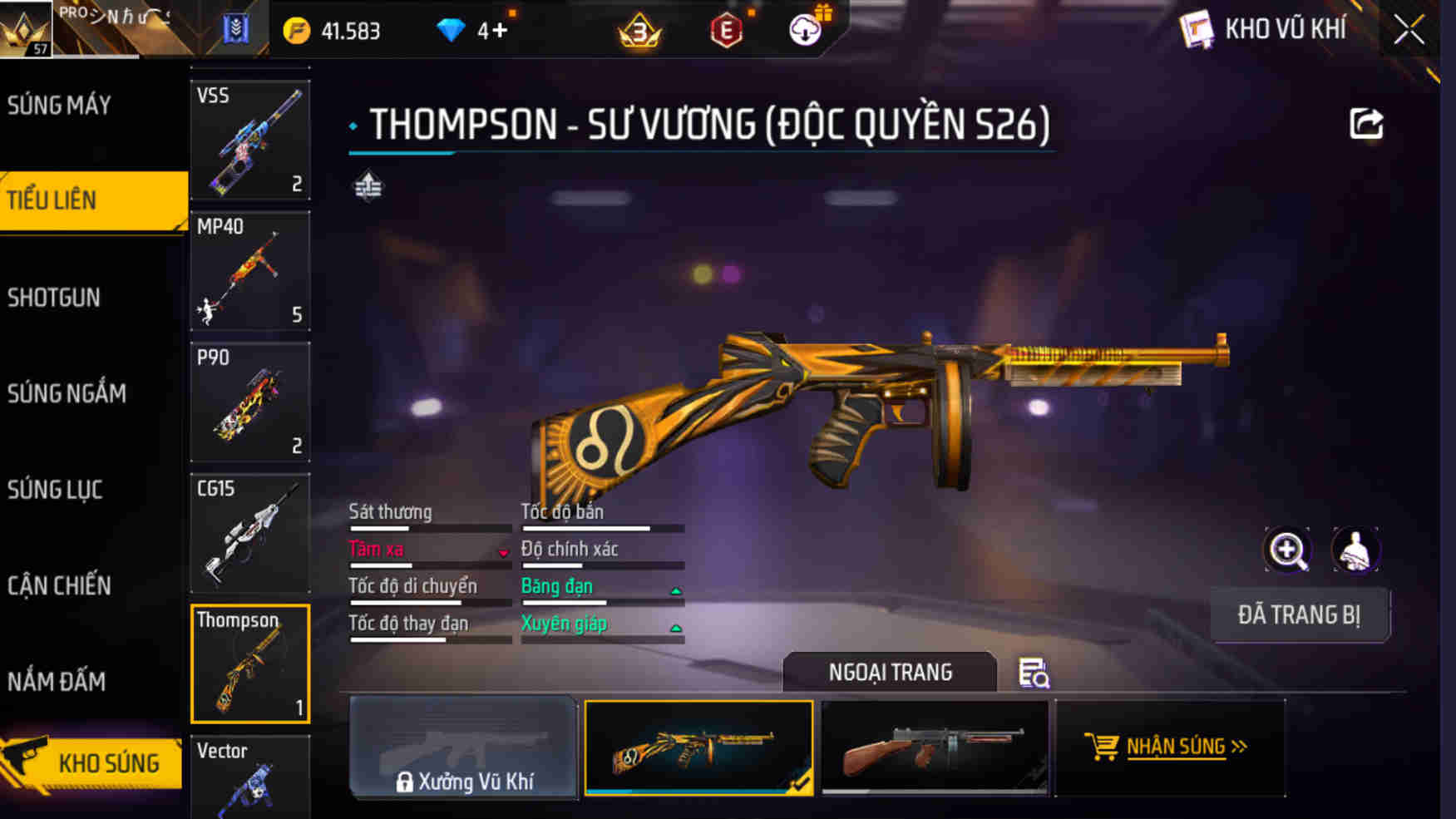Open the NGOẠI TRANG tab
This screenshot has width=1456, height=819.
coord(890,672)
